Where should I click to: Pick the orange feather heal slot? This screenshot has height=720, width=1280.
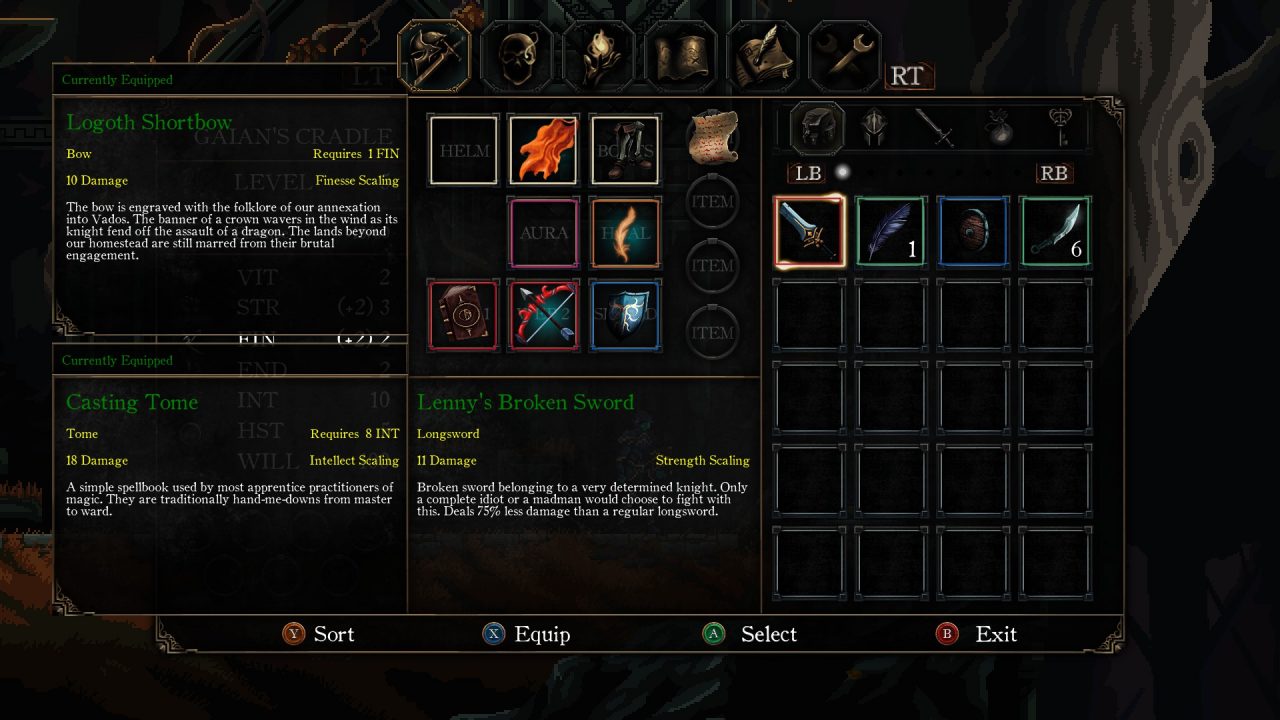(x=625, y=233)
